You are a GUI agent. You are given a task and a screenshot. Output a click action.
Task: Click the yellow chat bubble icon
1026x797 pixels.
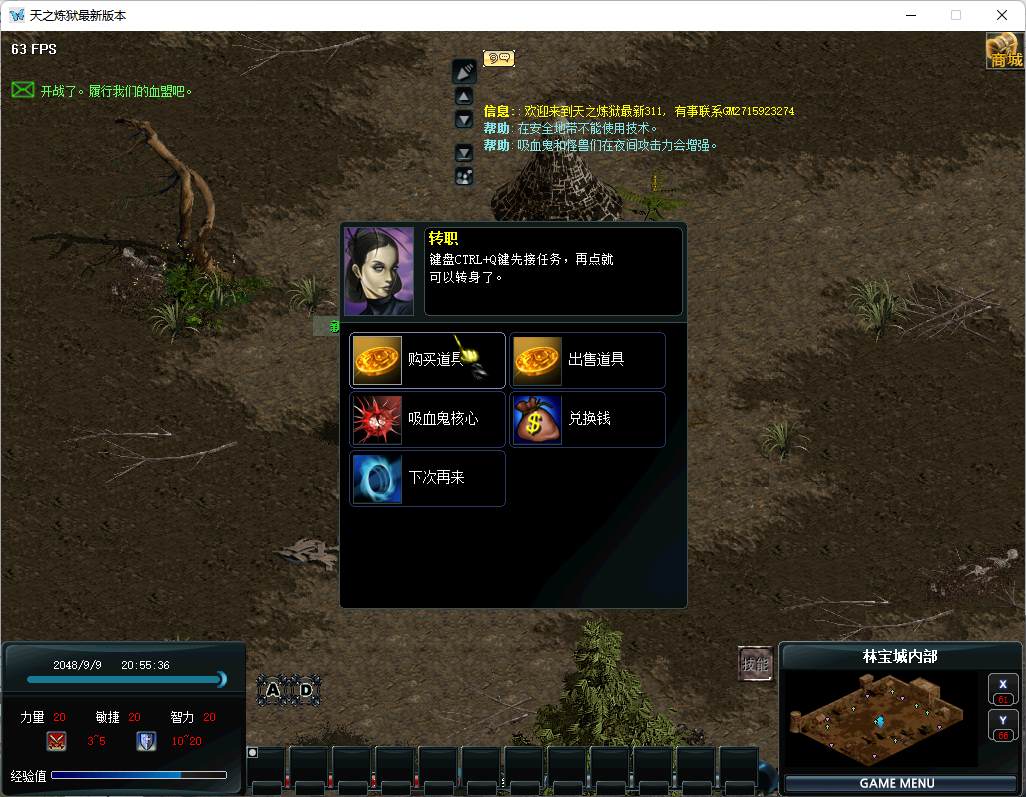(x=498, y=58)
